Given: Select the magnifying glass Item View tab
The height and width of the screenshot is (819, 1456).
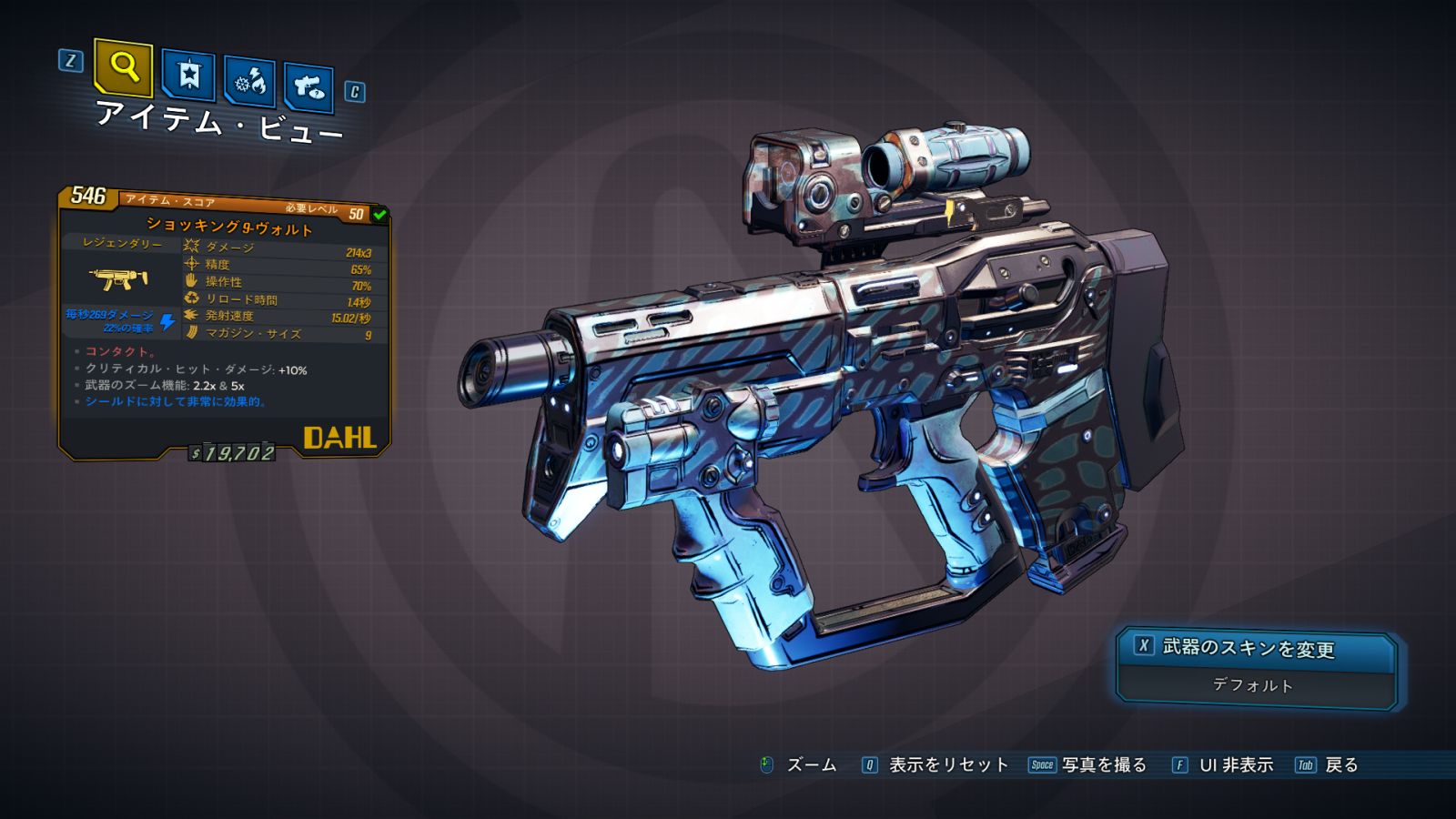Looking at the screenshot, I should pyautogui.click(x=123, y=67).
